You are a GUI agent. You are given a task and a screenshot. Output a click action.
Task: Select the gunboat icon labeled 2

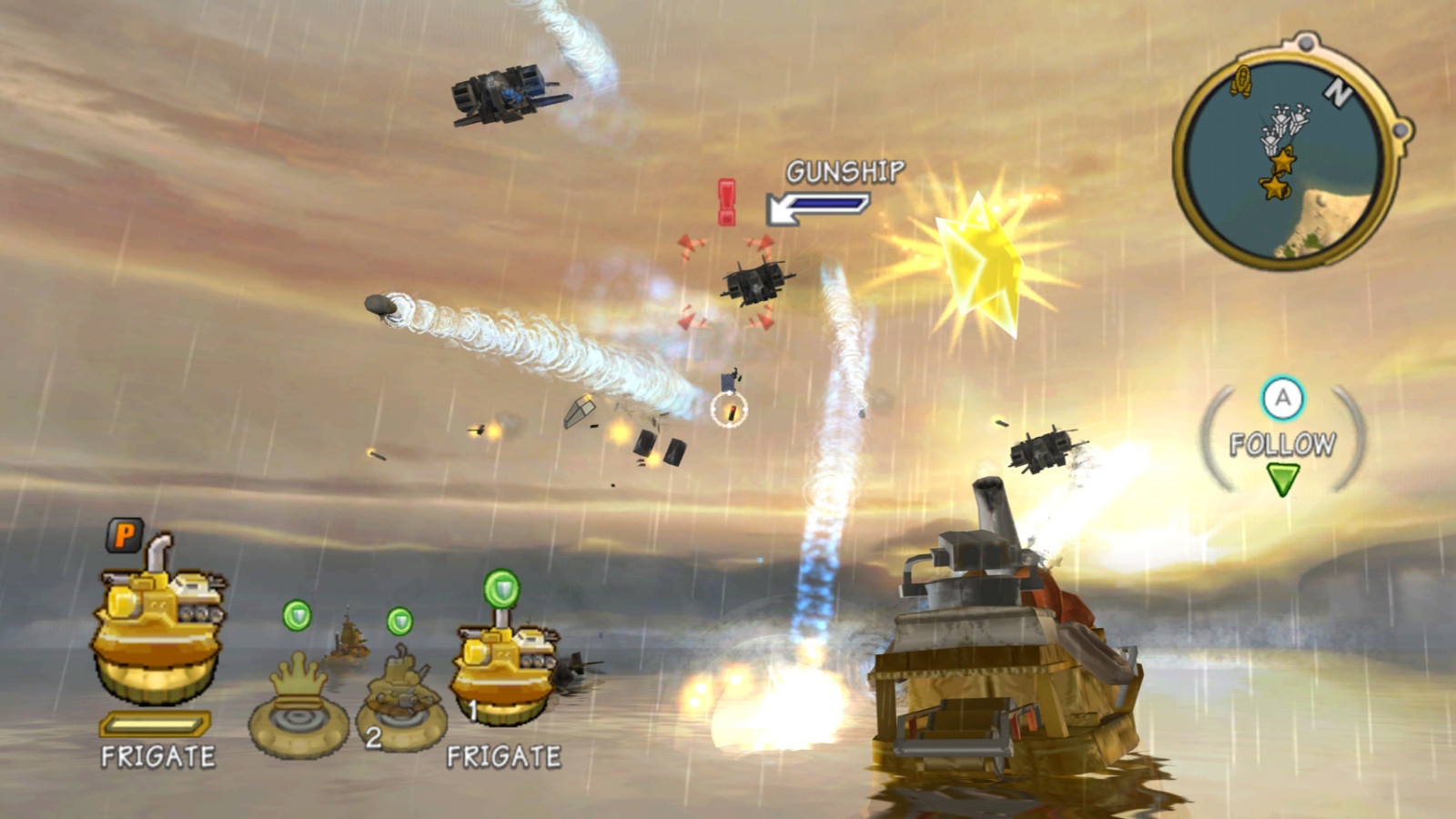(x=400, y=701)
